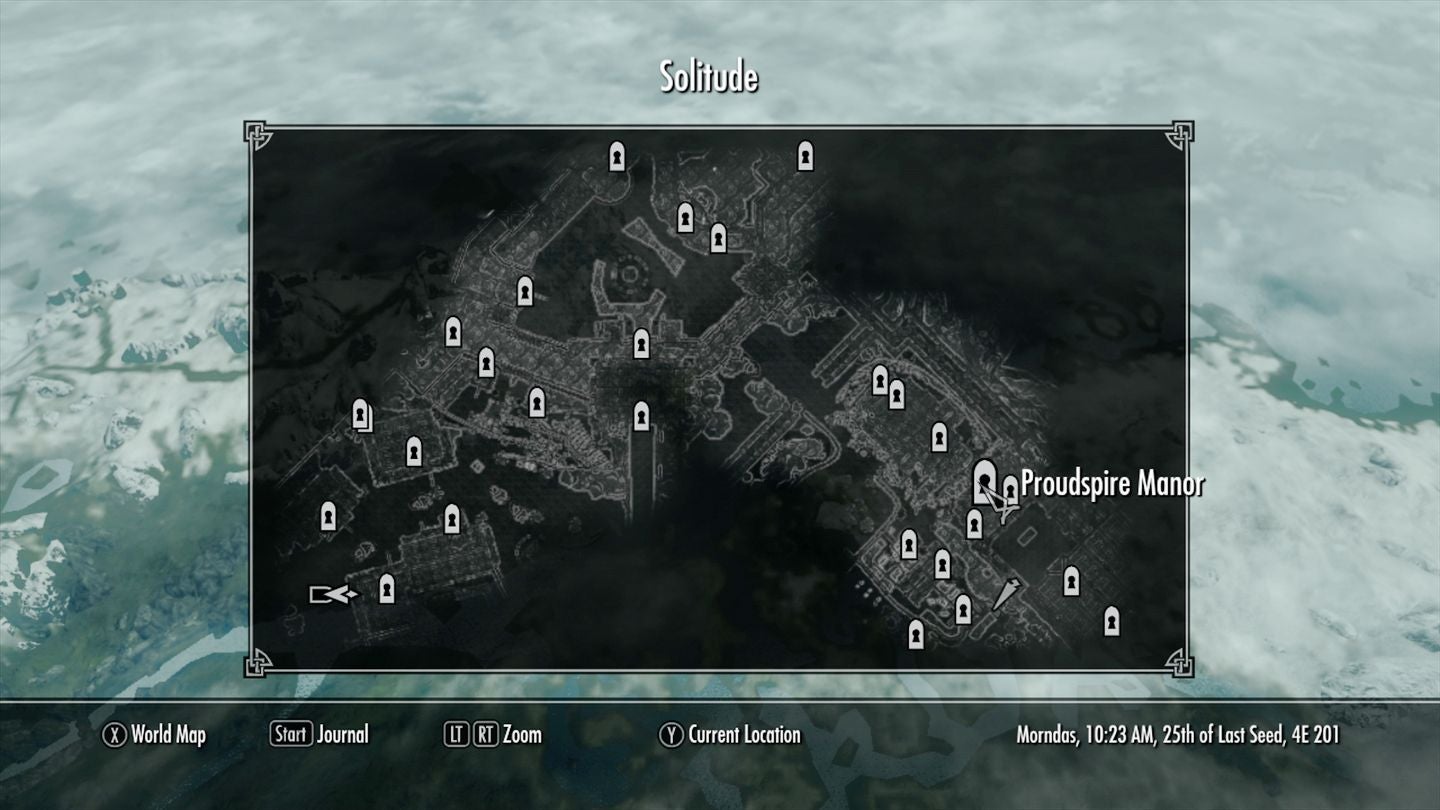The width and height of the screenshot is (1440, 810).
Task: Click the topmost door marker on the map
Action: (617, 157)
